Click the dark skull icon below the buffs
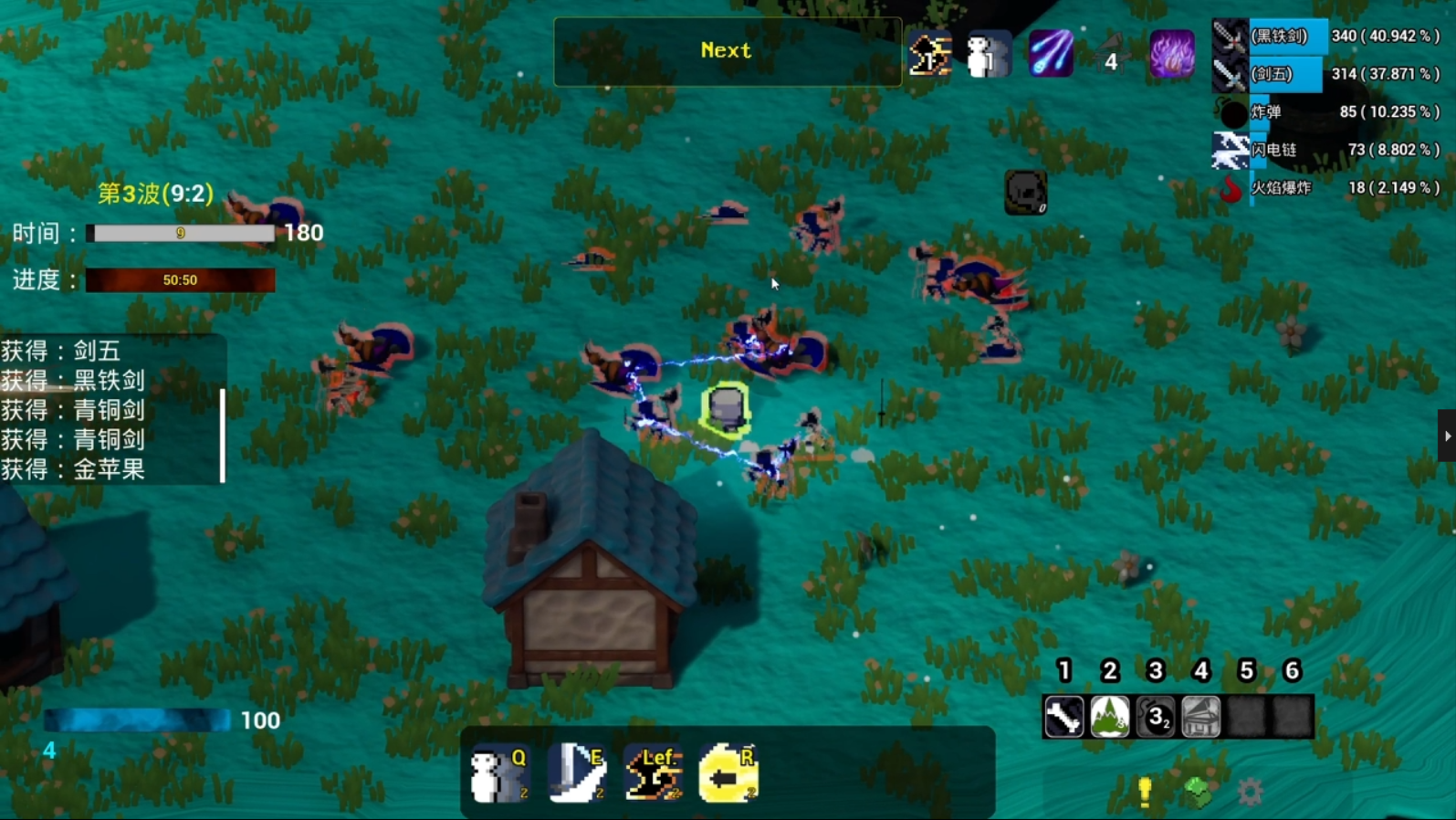This screenshot has width=1456, height=820. click(1026, 192)
